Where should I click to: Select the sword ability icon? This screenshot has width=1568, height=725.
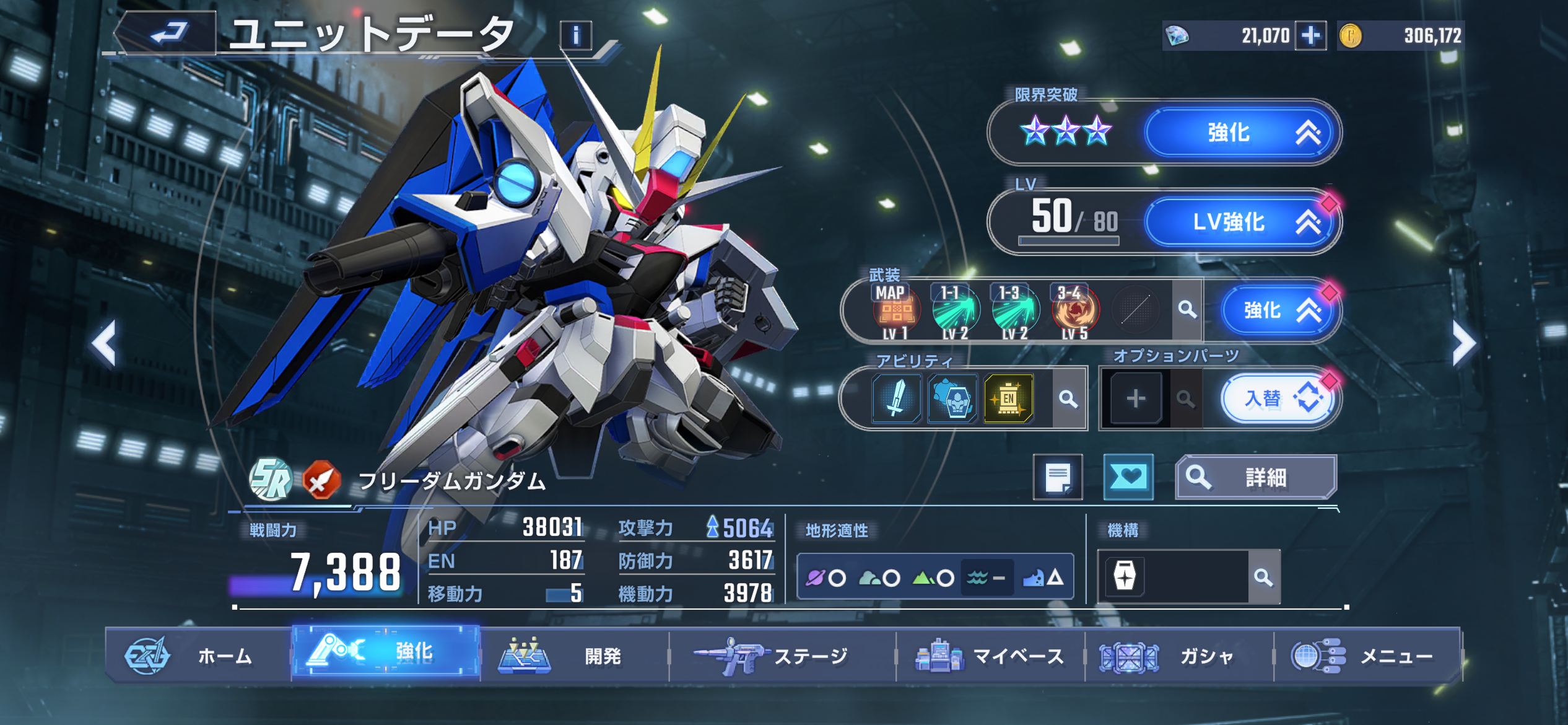(x=896, y=398)
